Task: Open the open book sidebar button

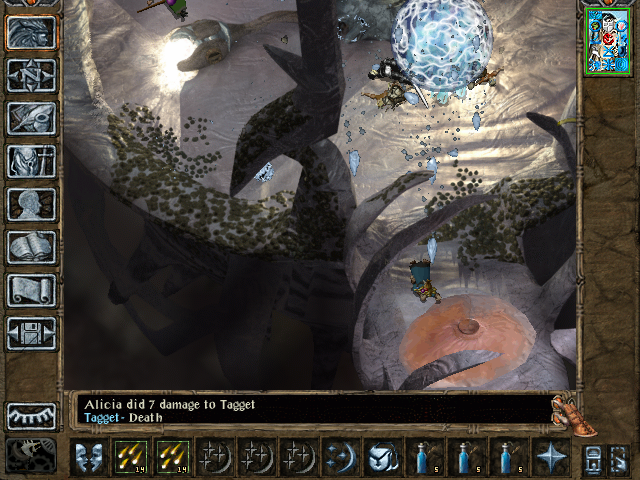Action: [31, 247]
